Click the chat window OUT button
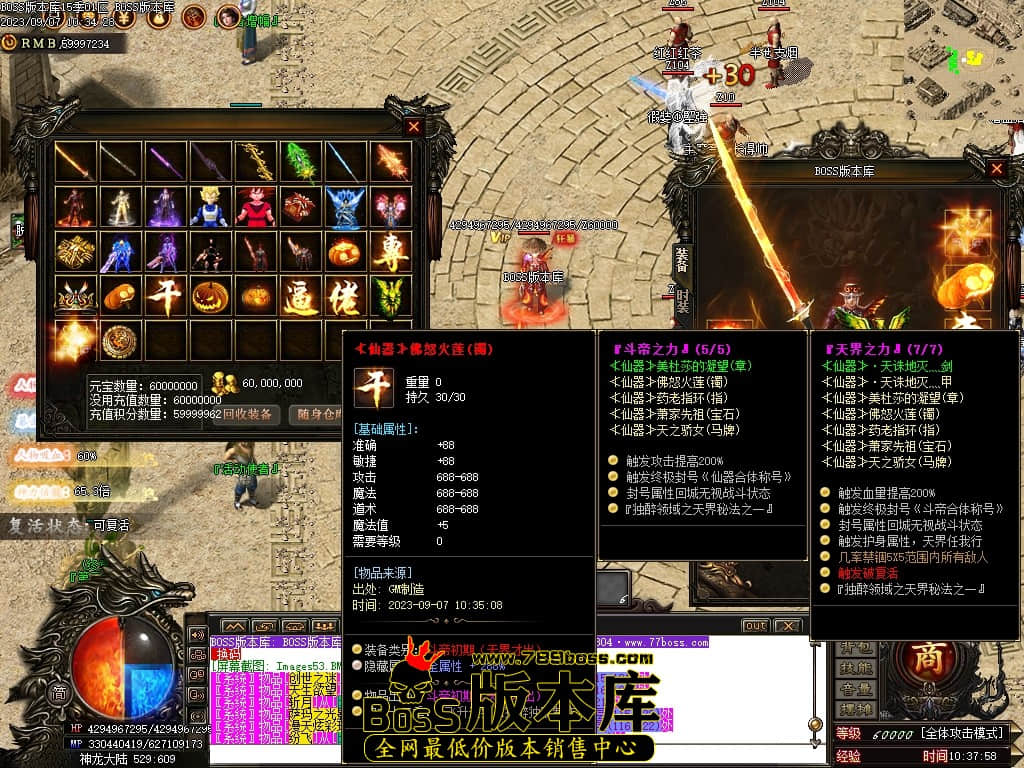 (755, 626)
